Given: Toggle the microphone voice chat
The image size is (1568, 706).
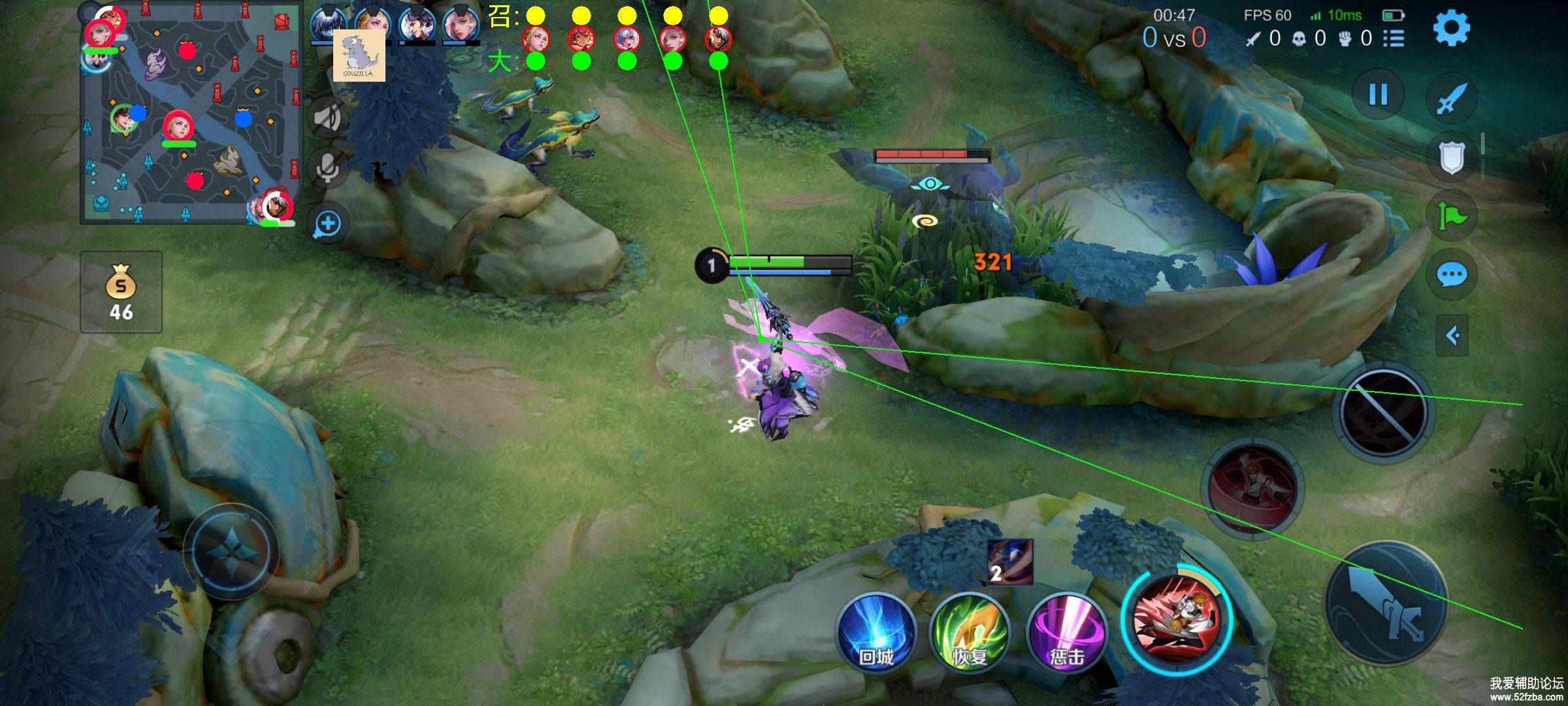Looking at the screenshot, I should pos(327,168).
